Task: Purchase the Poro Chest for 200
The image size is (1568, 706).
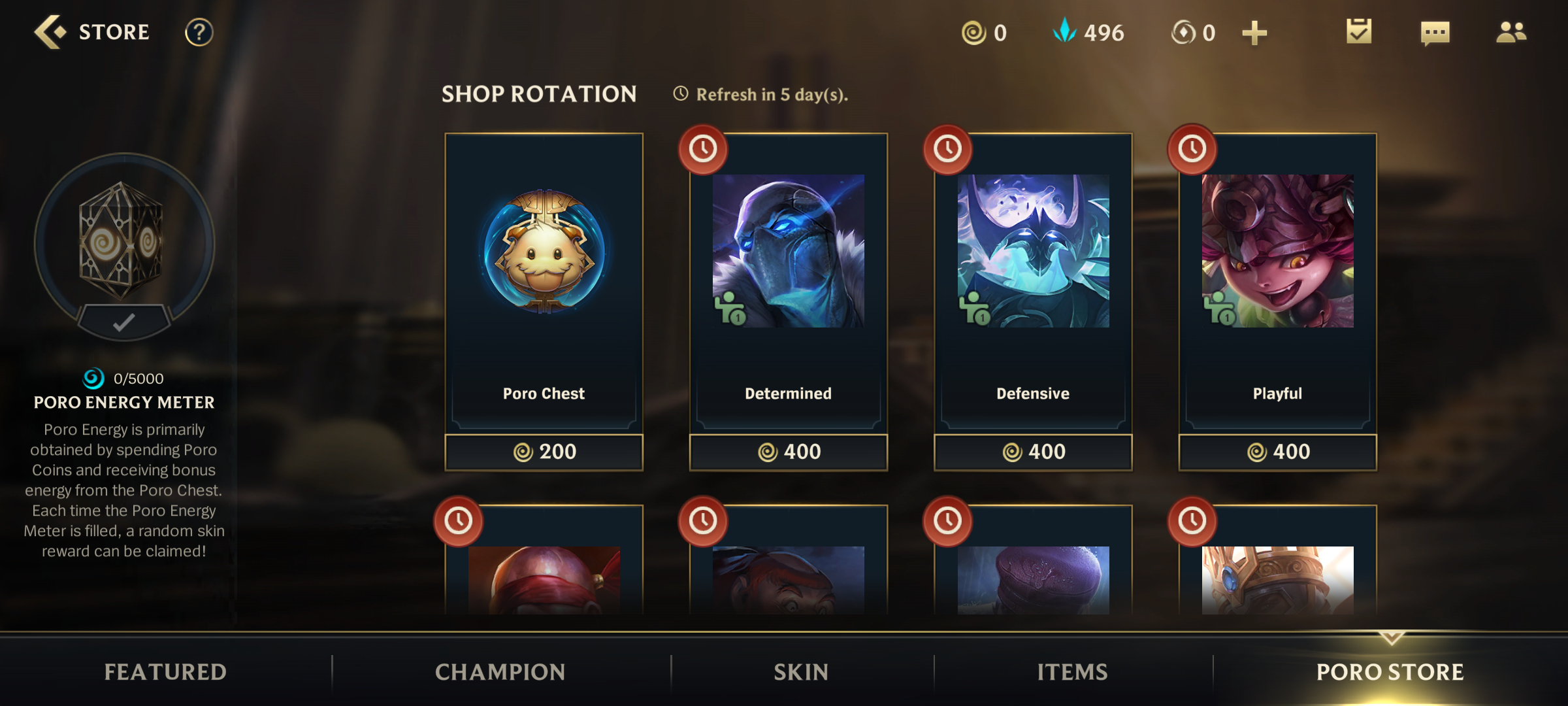Action: [543, 451]
